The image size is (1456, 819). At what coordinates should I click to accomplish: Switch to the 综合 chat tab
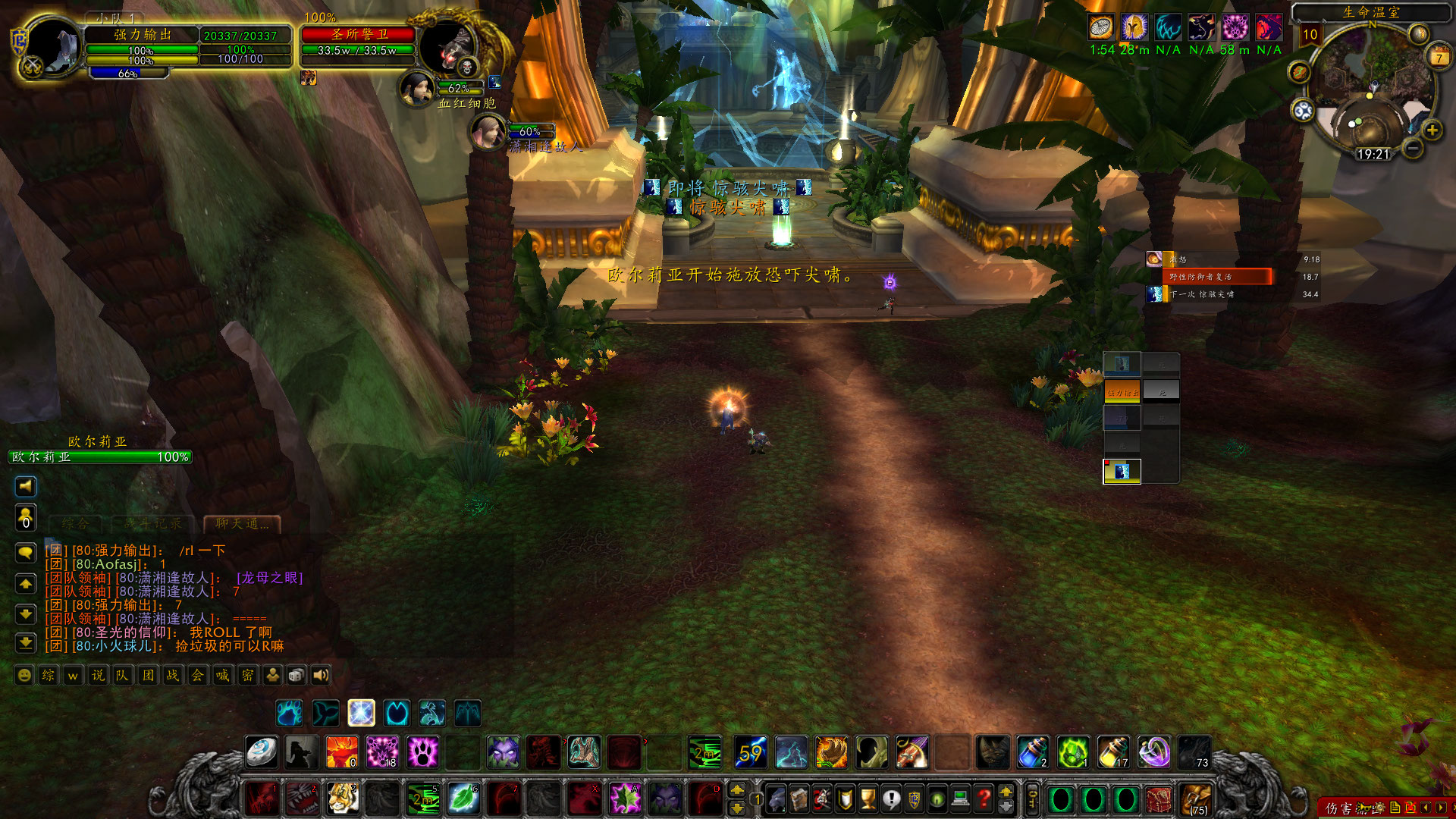click(74, 524)
